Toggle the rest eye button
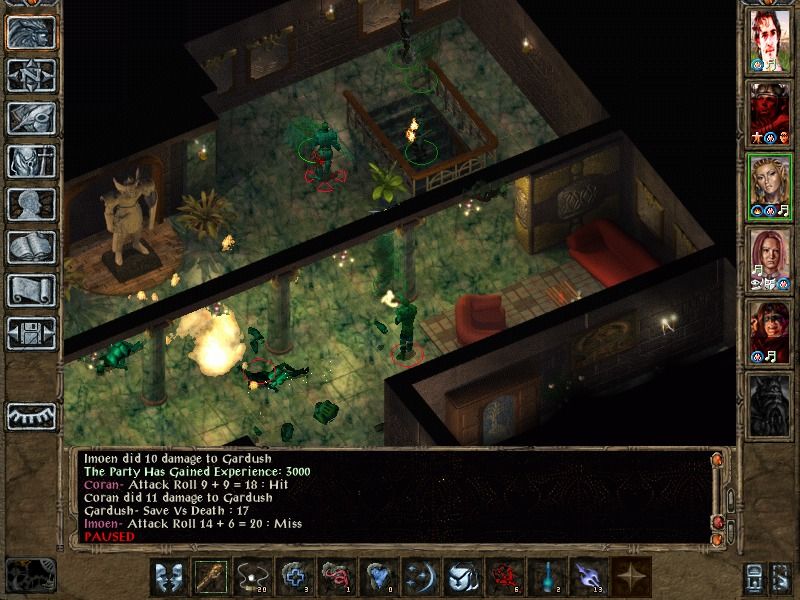Image resolution: width=800 pixels, height=600 pixels. (x=31, y=415)
